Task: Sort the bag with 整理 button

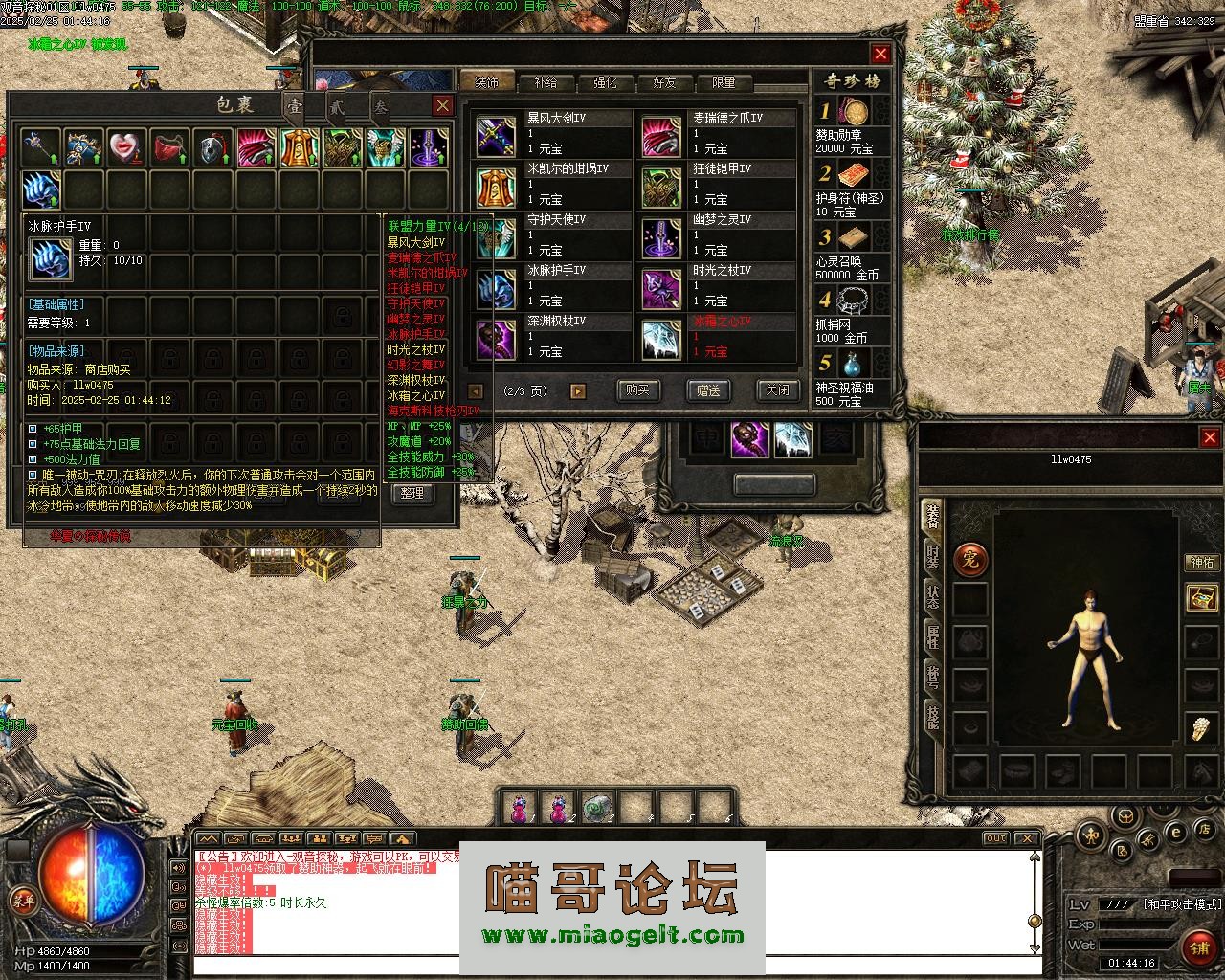Action: pyautogui.click(x=412, y=493)
